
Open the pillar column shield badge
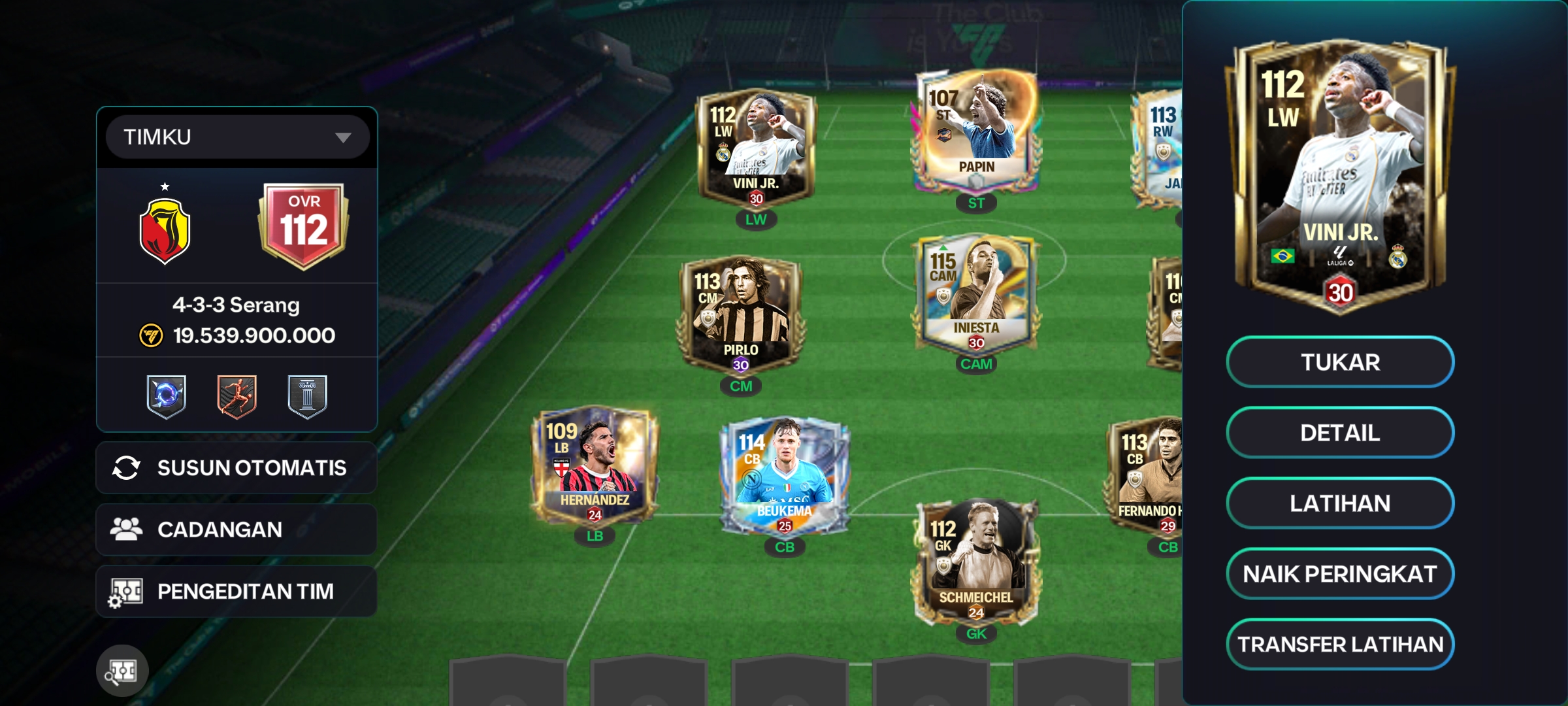307,396
